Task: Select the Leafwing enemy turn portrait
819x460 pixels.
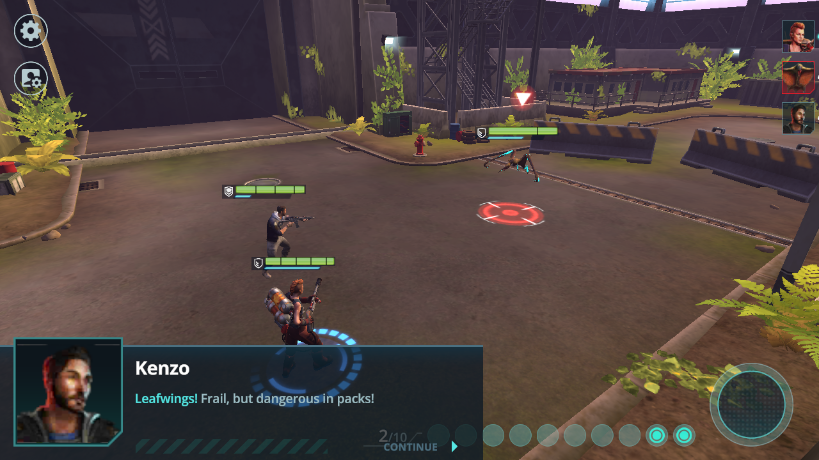Action: coord(798,76)
